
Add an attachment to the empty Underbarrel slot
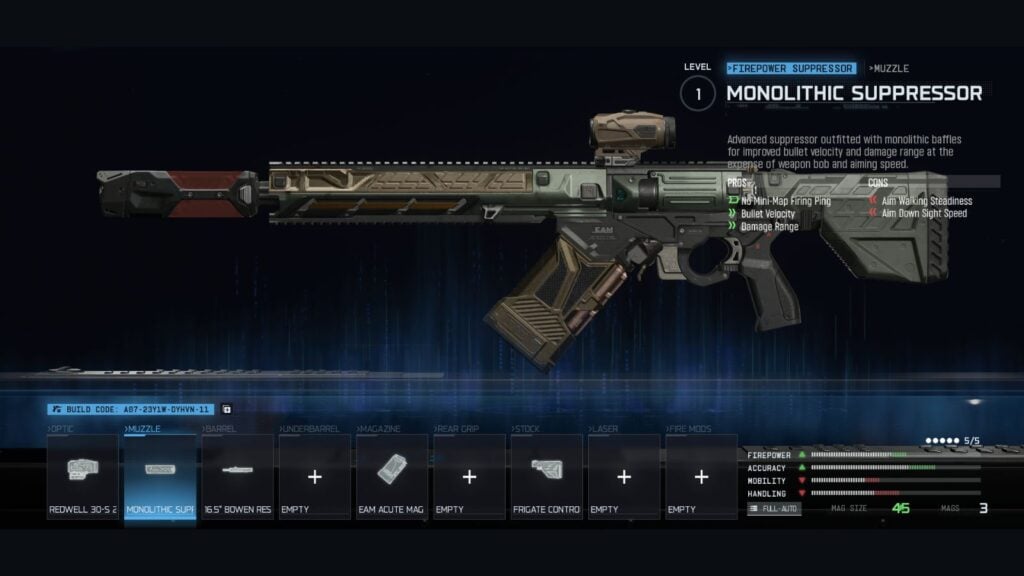[315, 476]
